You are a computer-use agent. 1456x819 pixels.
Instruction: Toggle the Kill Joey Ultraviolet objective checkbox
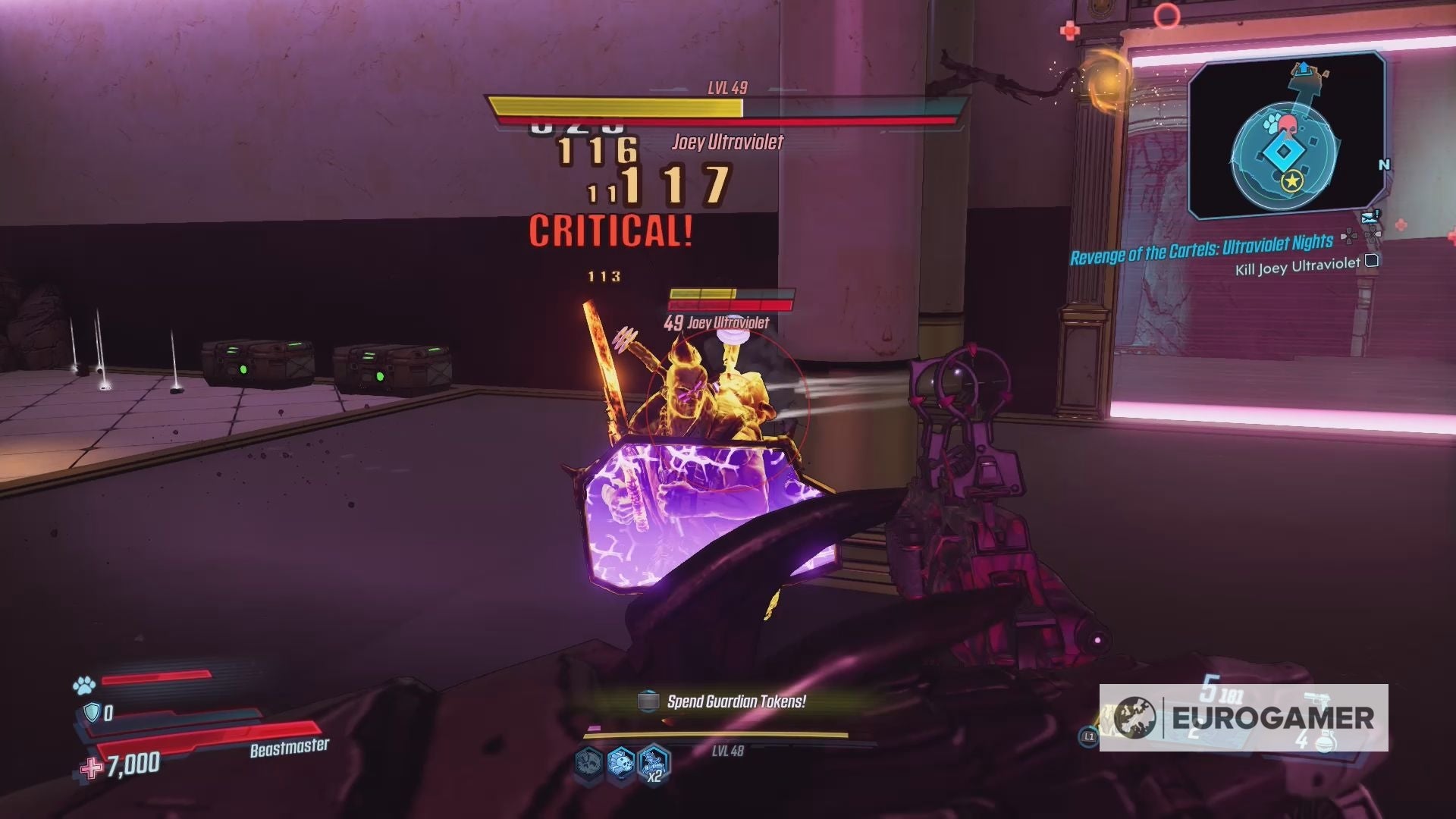pyautogui.click(x=1371, y=262)
